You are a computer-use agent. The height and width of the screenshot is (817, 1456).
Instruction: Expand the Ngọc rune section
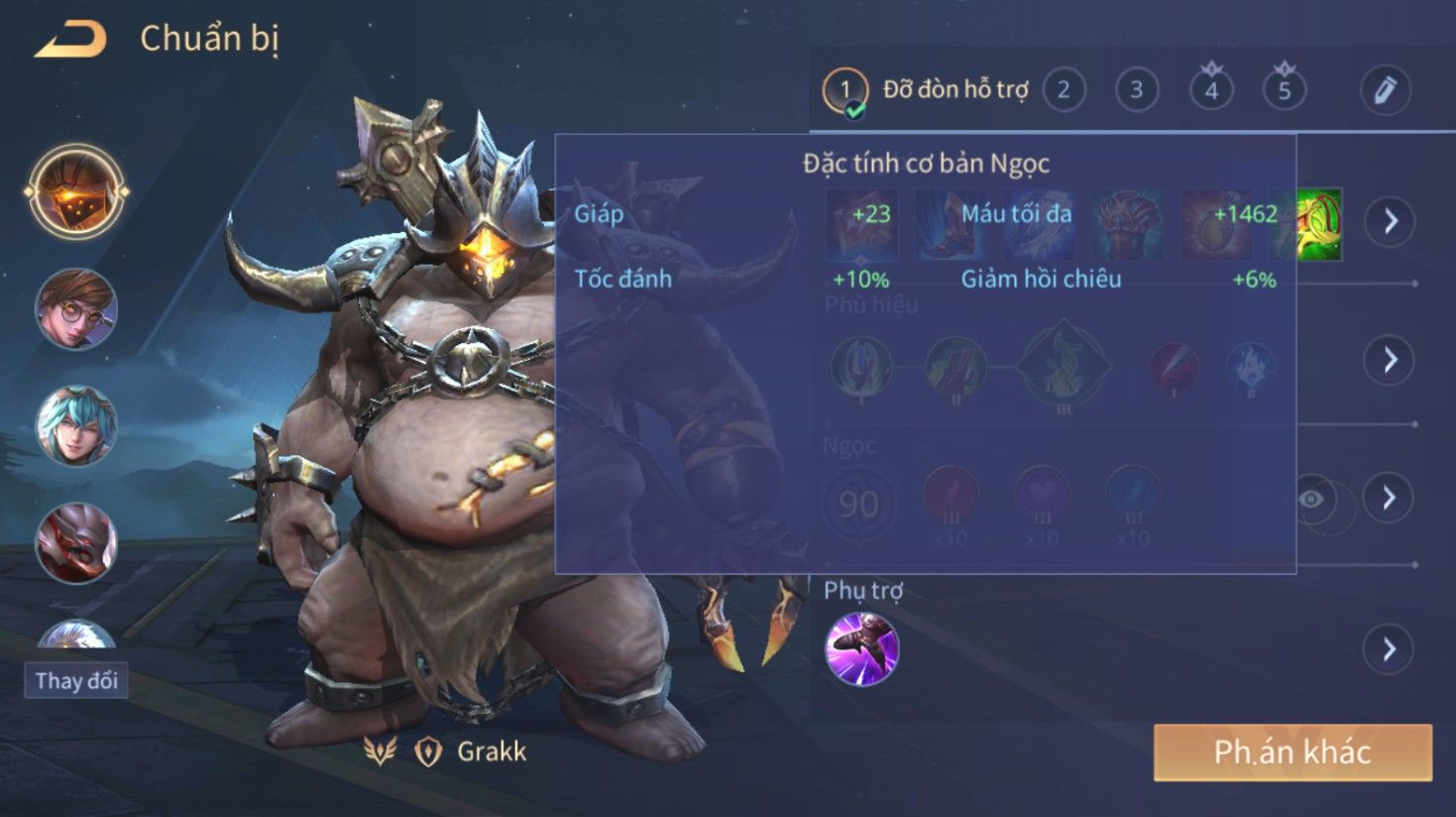coord(1390,498)
